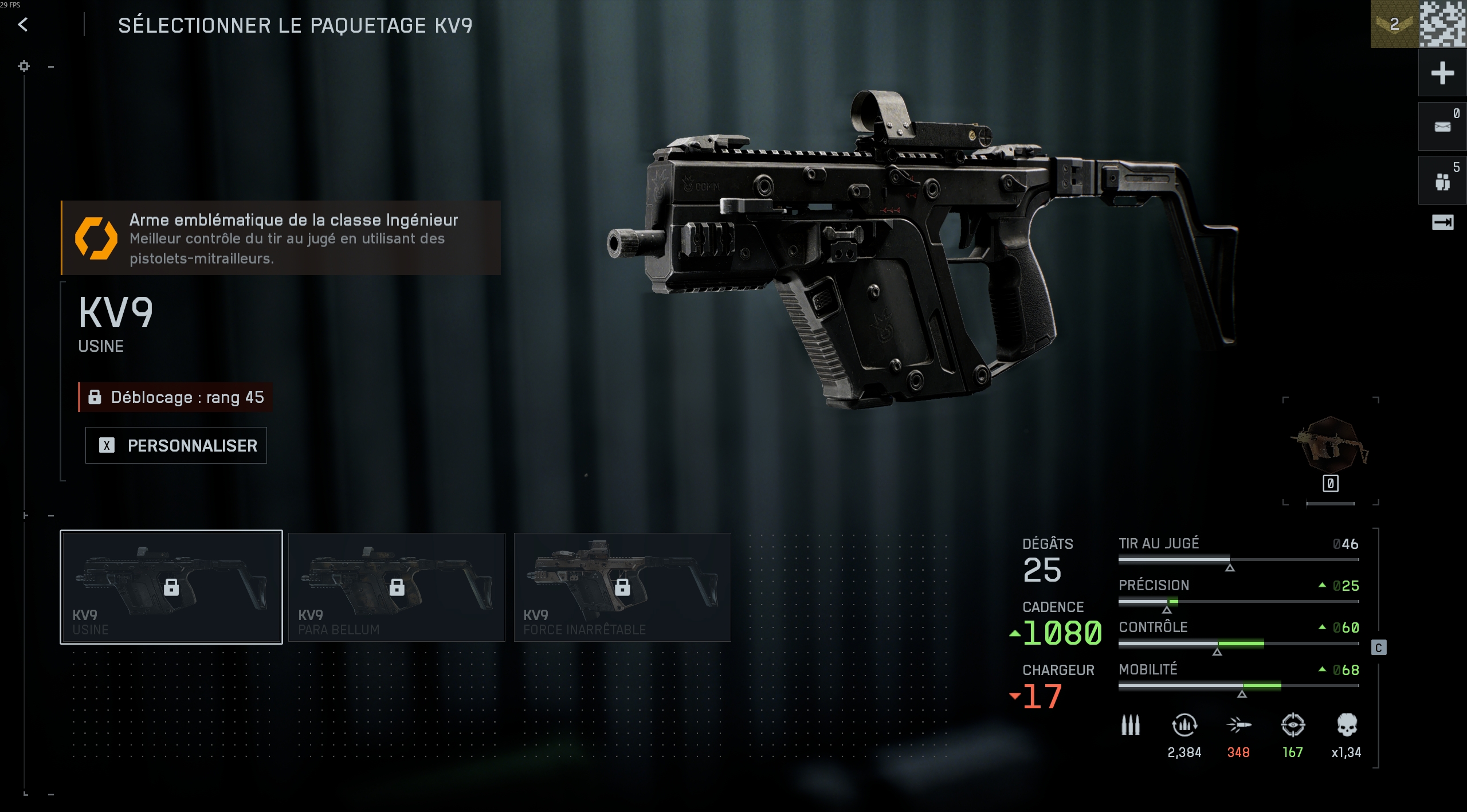Screen dimensions: 1467x812
Task: Open the squad members icon
Action: [x=1442, y=181]
